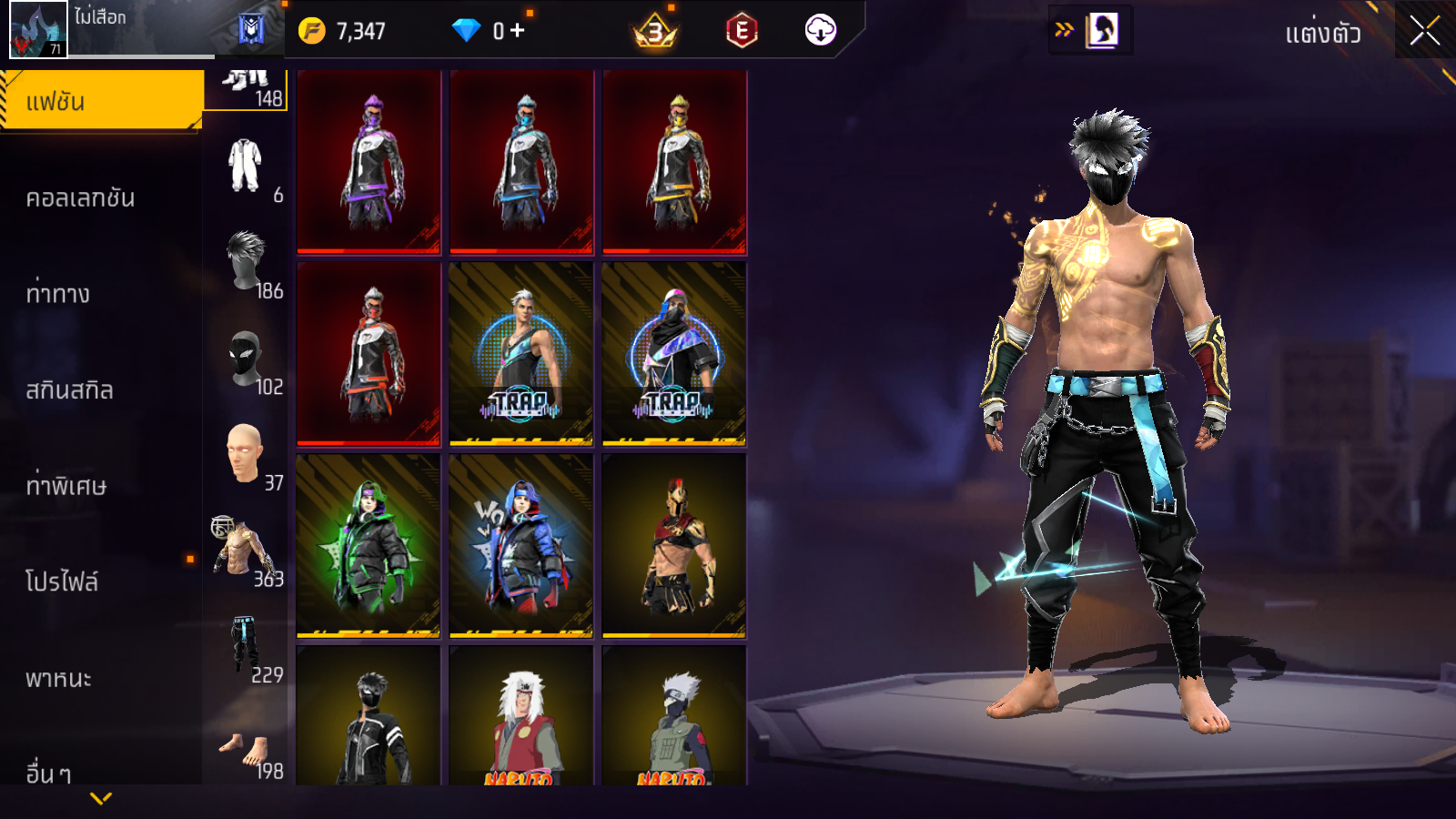The width and height of the screenshot is (1456, 819).
Task: Open the คอลเลกชัน menu section
Action: (x=81, y=198)
